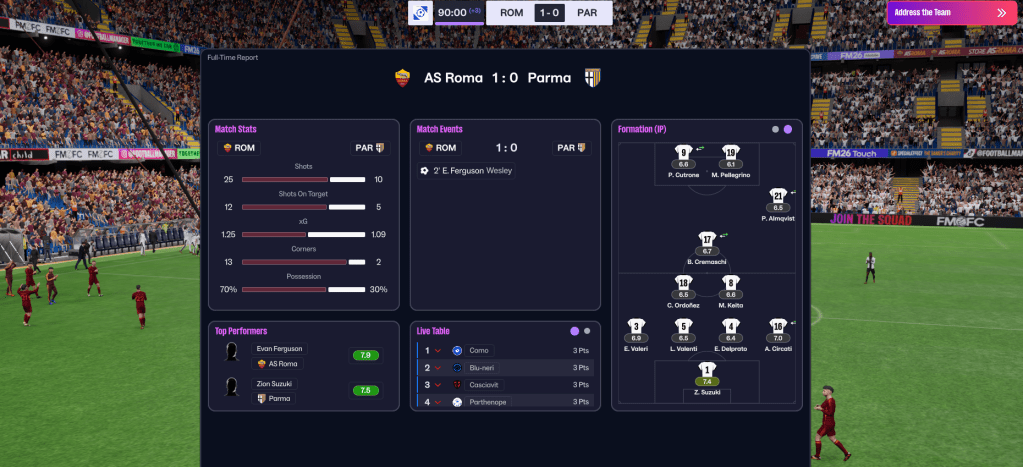Switch formation panel to the purple dot page

[788, 129]
